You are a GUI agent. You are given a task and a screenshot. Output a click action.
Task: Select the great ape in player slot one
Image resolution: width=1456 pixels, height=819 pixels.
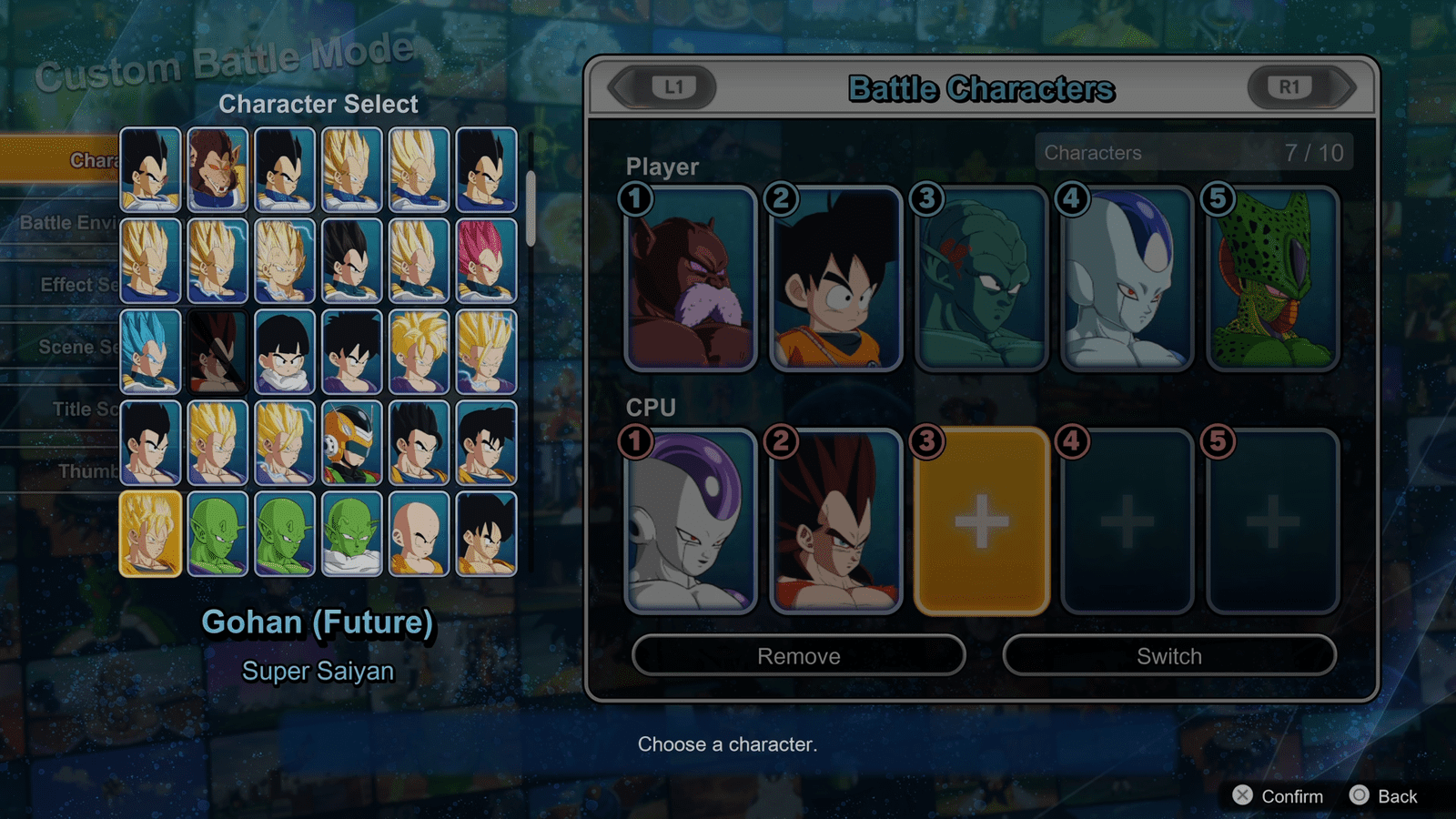[691, 279]
